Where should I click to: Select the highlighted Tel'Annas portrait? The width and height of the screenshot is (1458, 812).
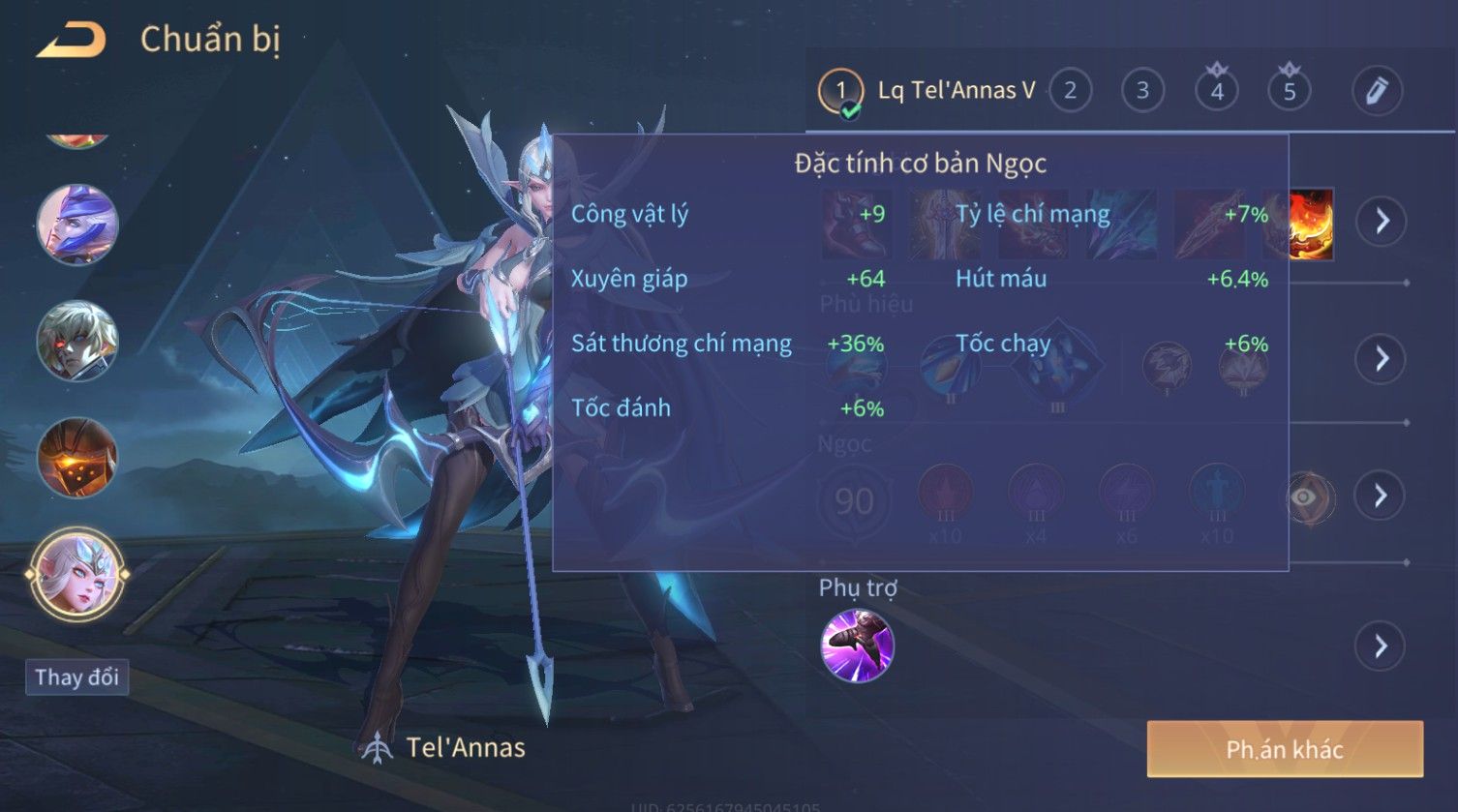(x=77, y=574)
